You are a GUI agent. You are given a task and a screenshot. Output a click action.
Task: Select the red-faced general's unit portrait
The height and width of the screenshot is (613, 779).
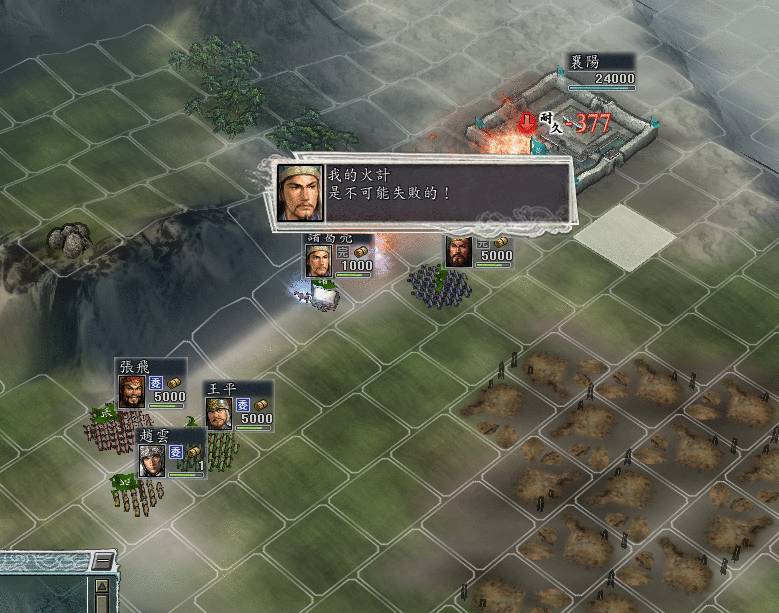pos(459,252)
